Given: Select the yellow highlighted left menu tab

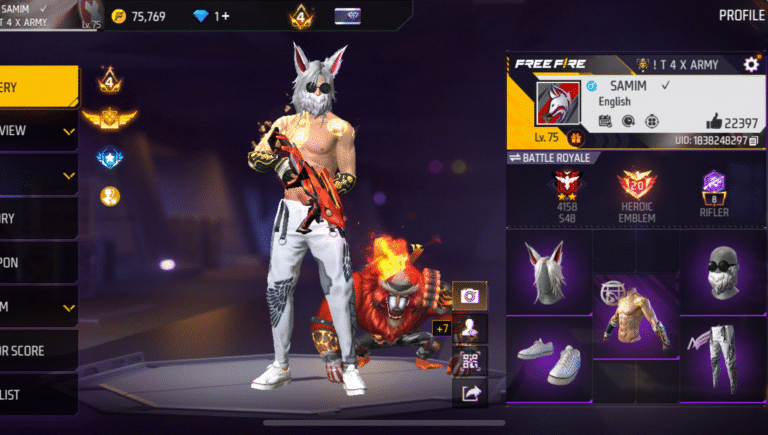Looking at the screenshot, I should (38, 87).
